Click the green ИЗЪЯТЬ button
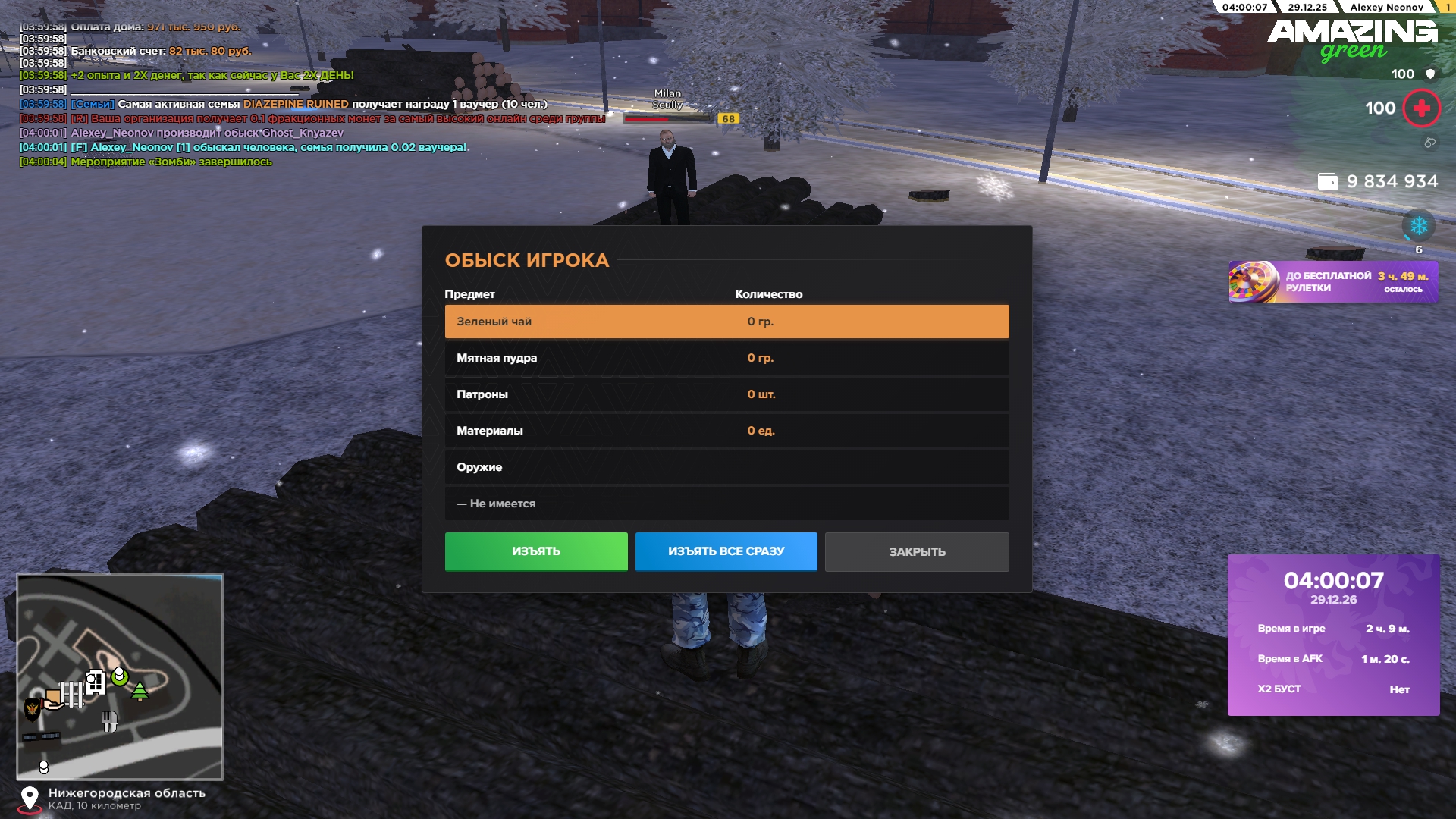The image size is (1456, 819). tap(536, 551)
